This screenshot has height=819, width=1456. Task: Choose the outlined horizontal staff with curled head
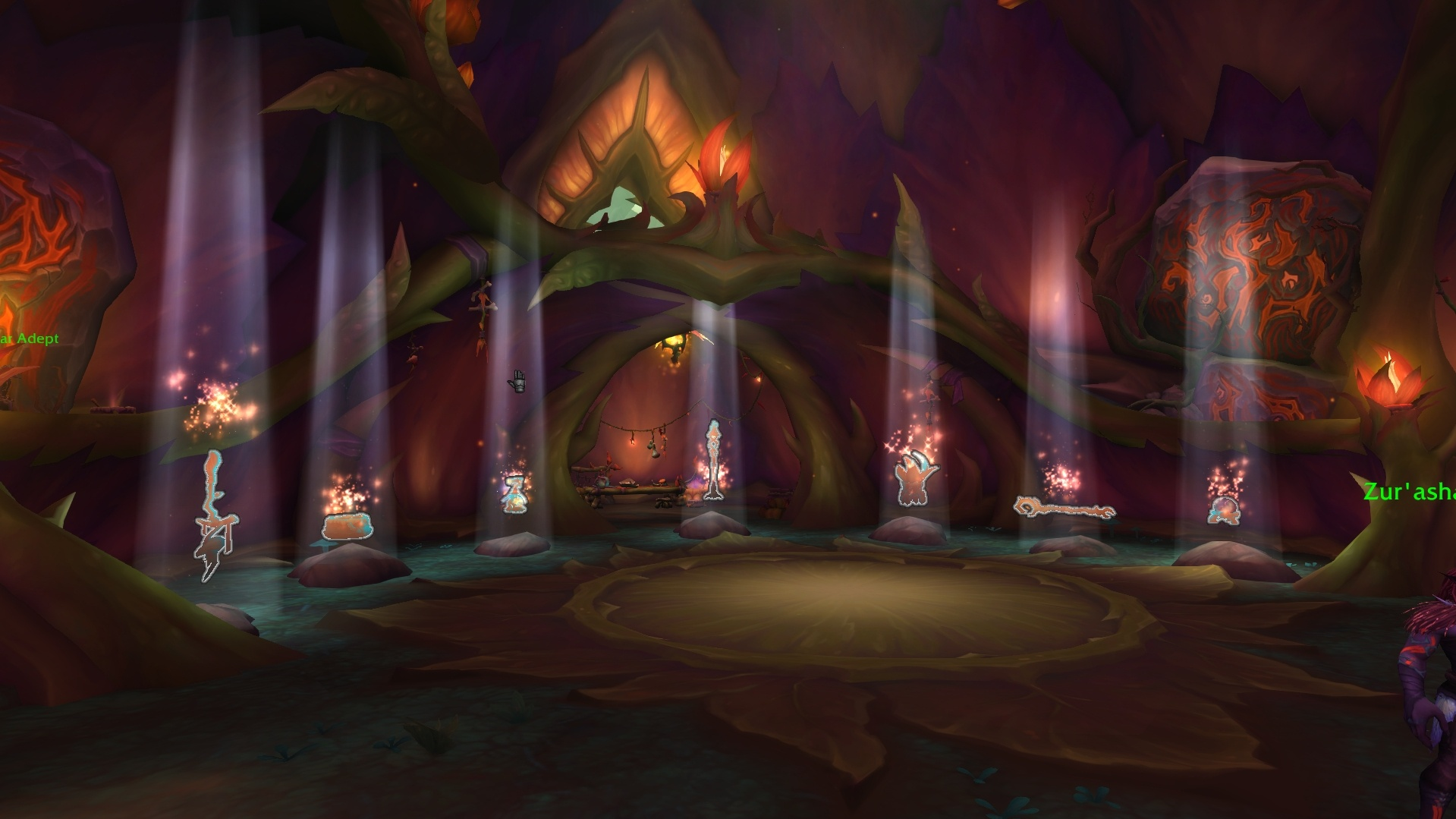[x=1063, y=509]
